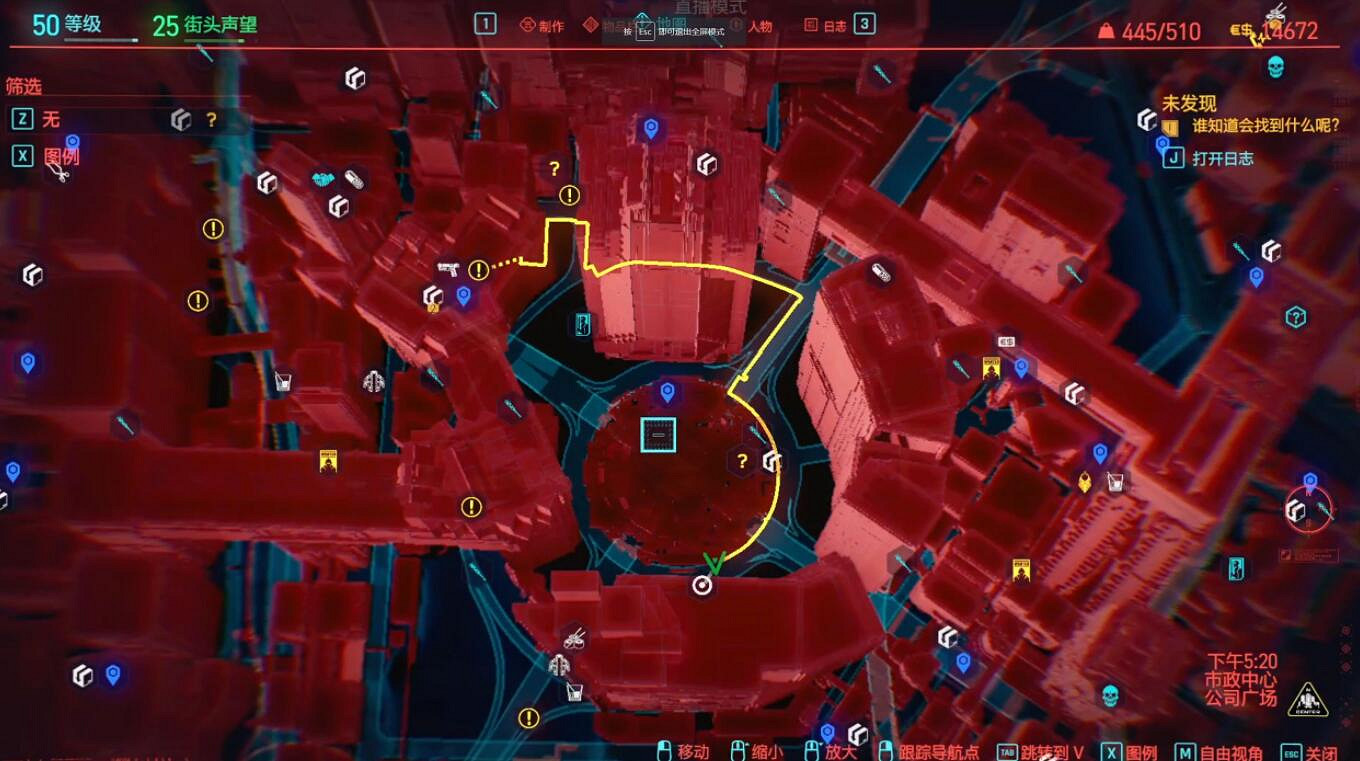The image size is (1360, 761).
Task: Switch to the 日志 journal tab
Action: click(836, 25)
